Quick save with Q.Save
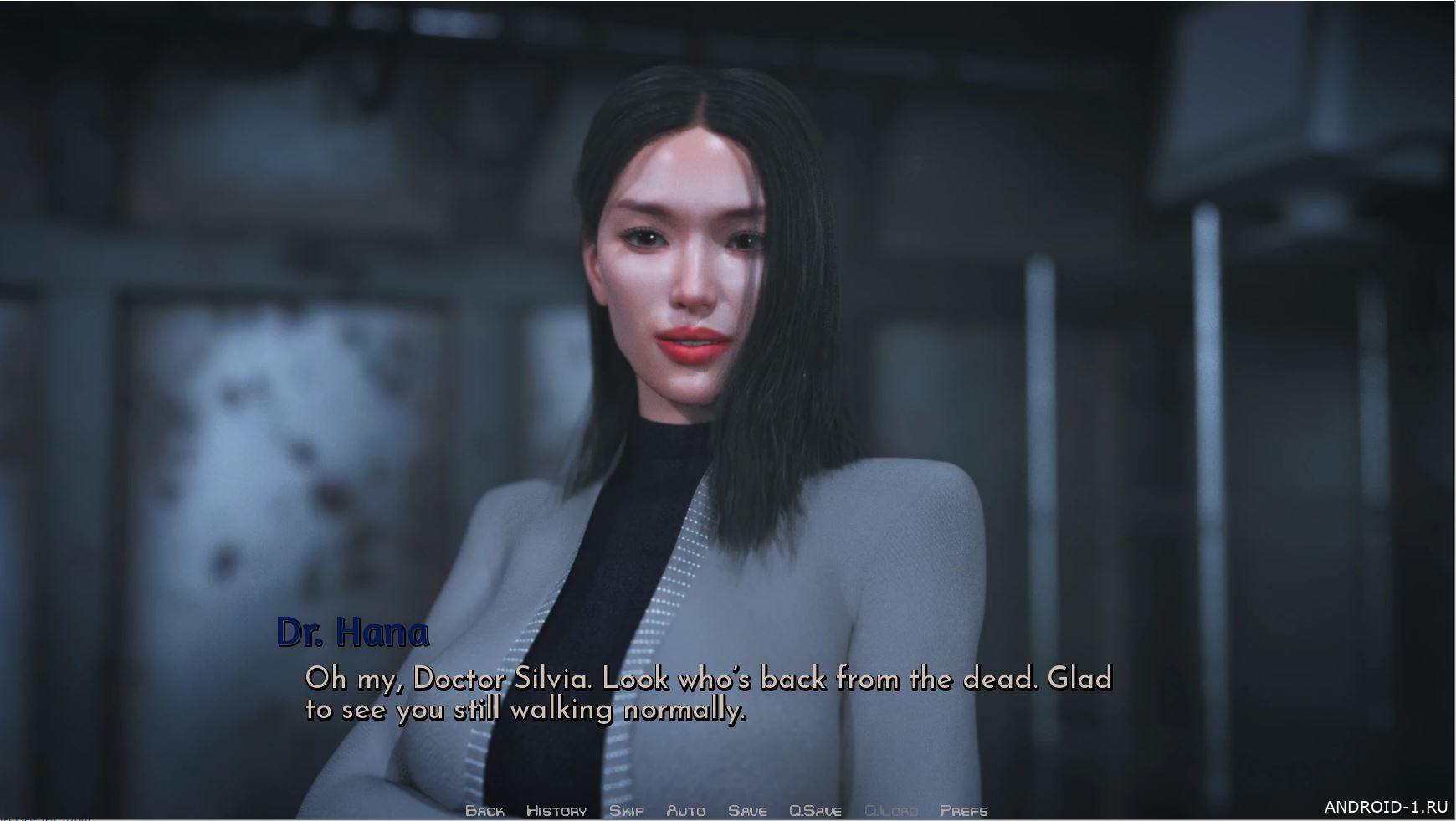 coord(815,810)
